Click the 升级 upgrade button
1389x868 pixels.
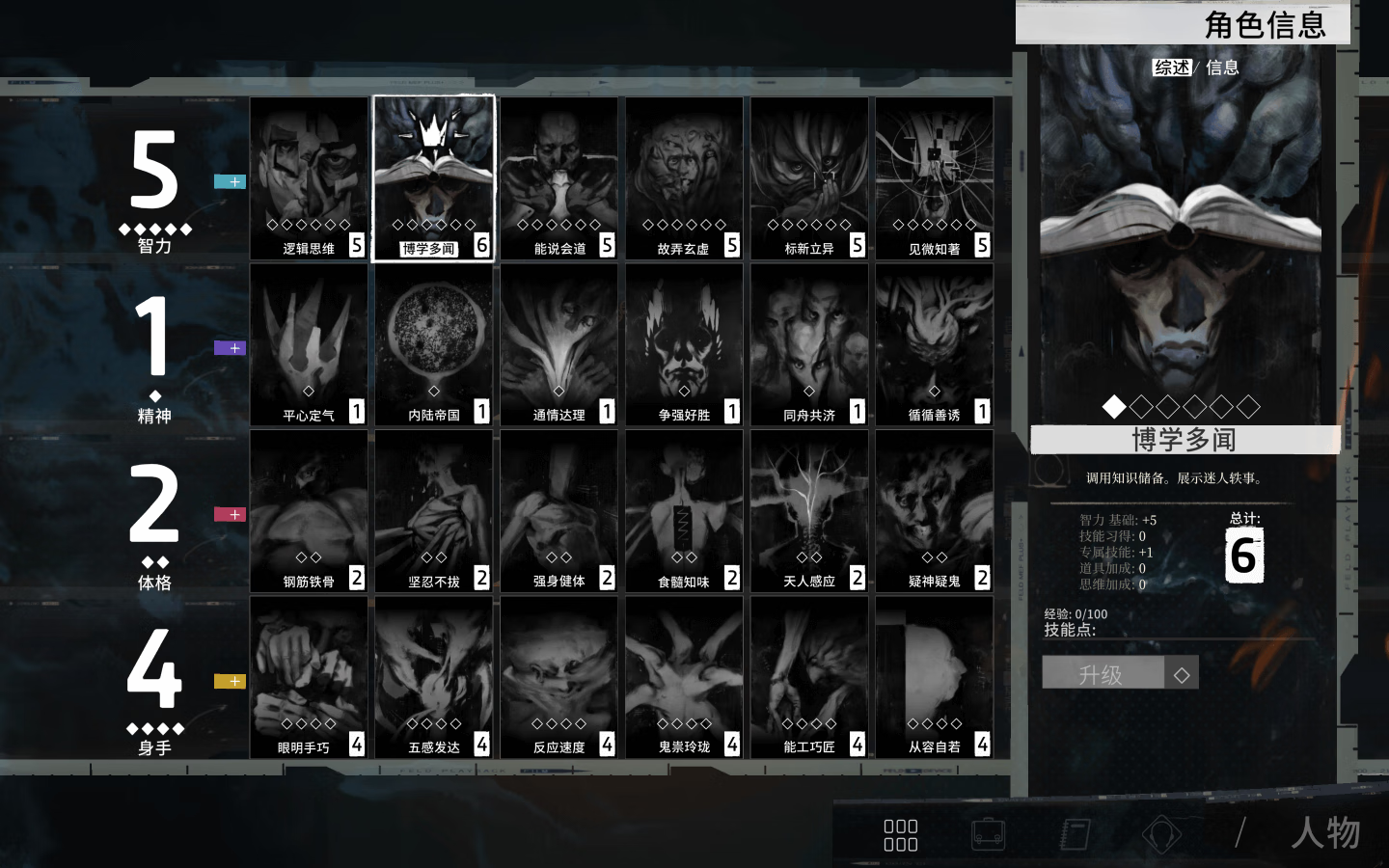tap(1103, 673)
